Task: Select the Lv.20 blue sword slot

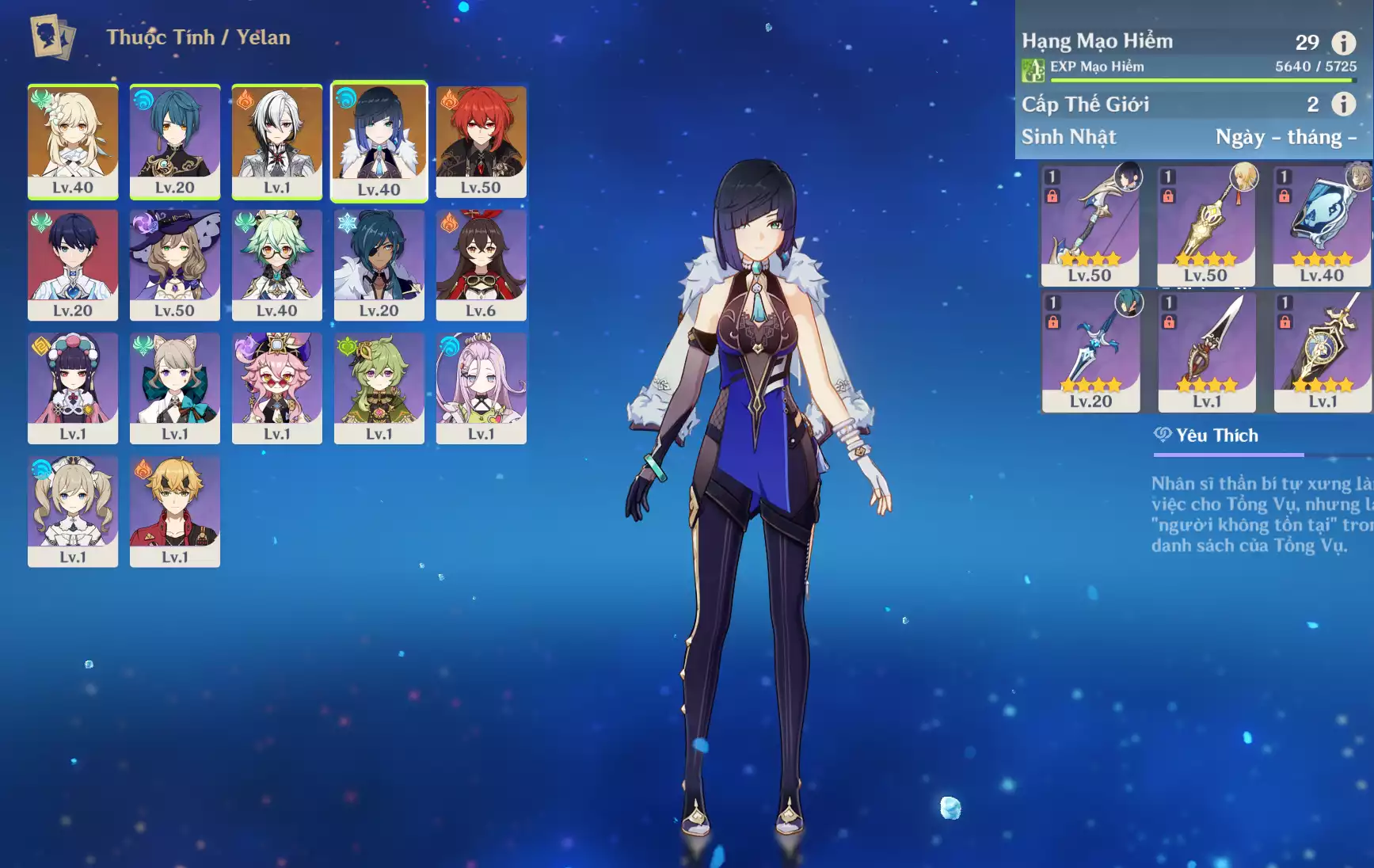Action: coord(1090,352)
